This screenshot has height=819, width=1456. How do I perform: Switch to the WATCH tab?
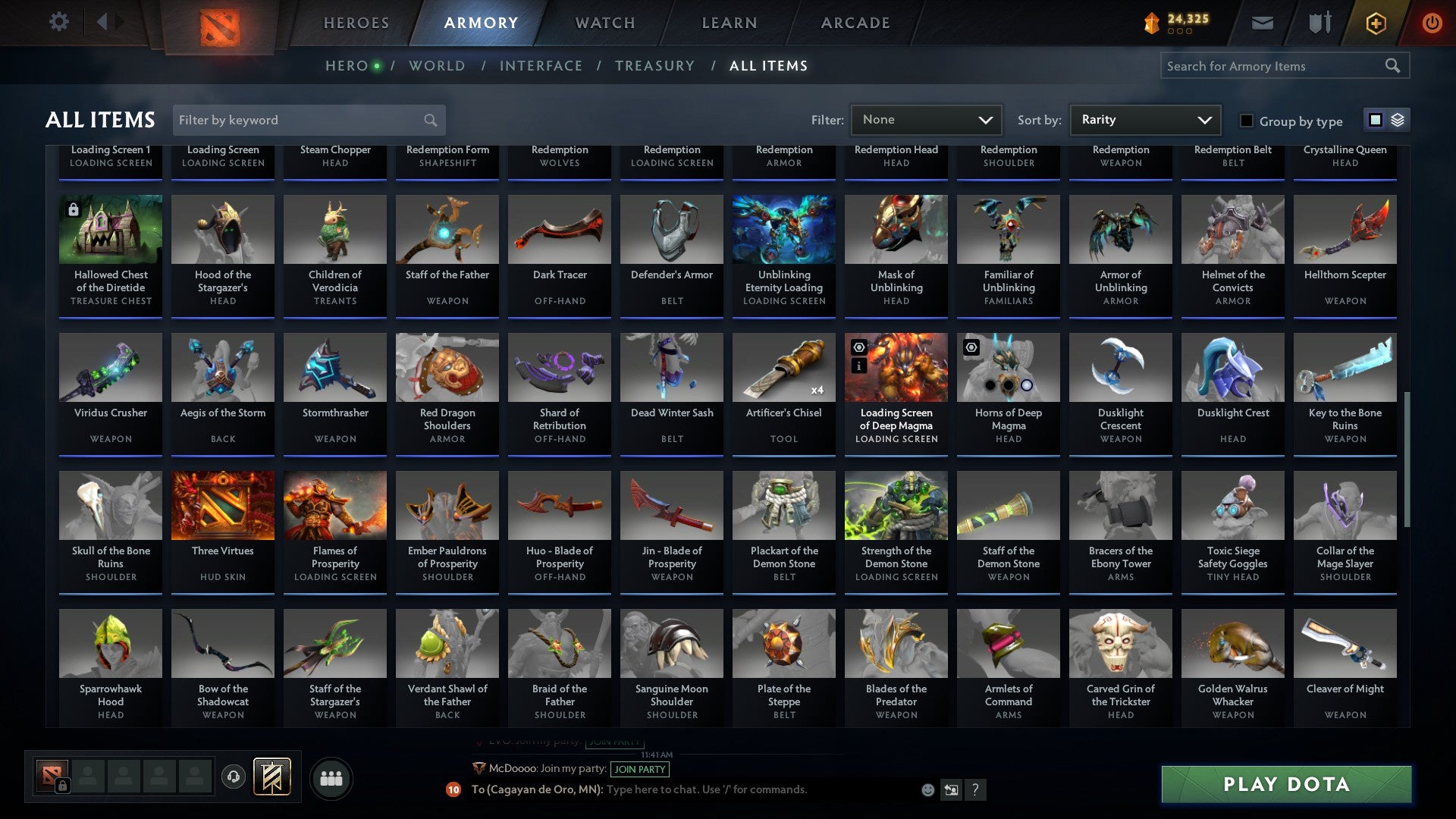tap(604, 22)
